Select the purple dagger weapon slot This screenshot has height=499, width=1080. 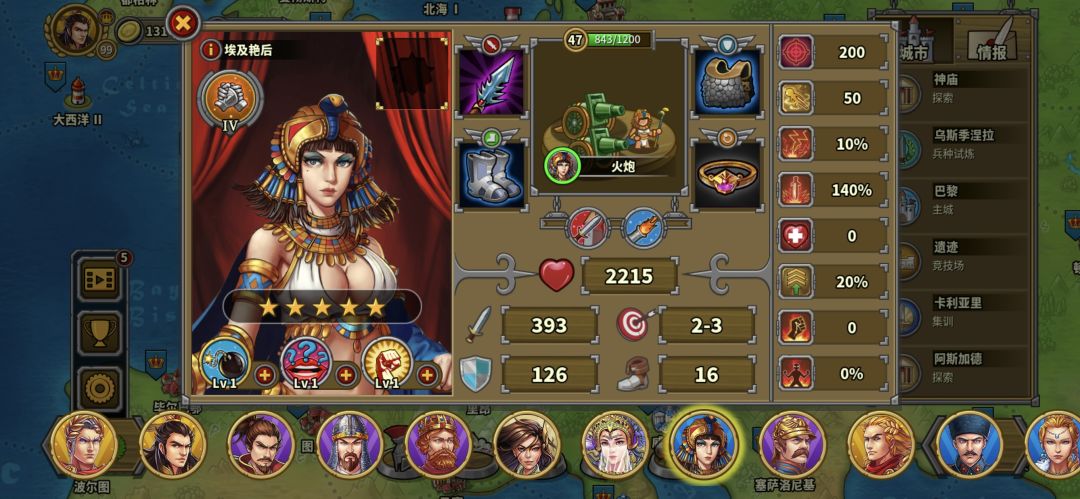(x=490, y=82)
